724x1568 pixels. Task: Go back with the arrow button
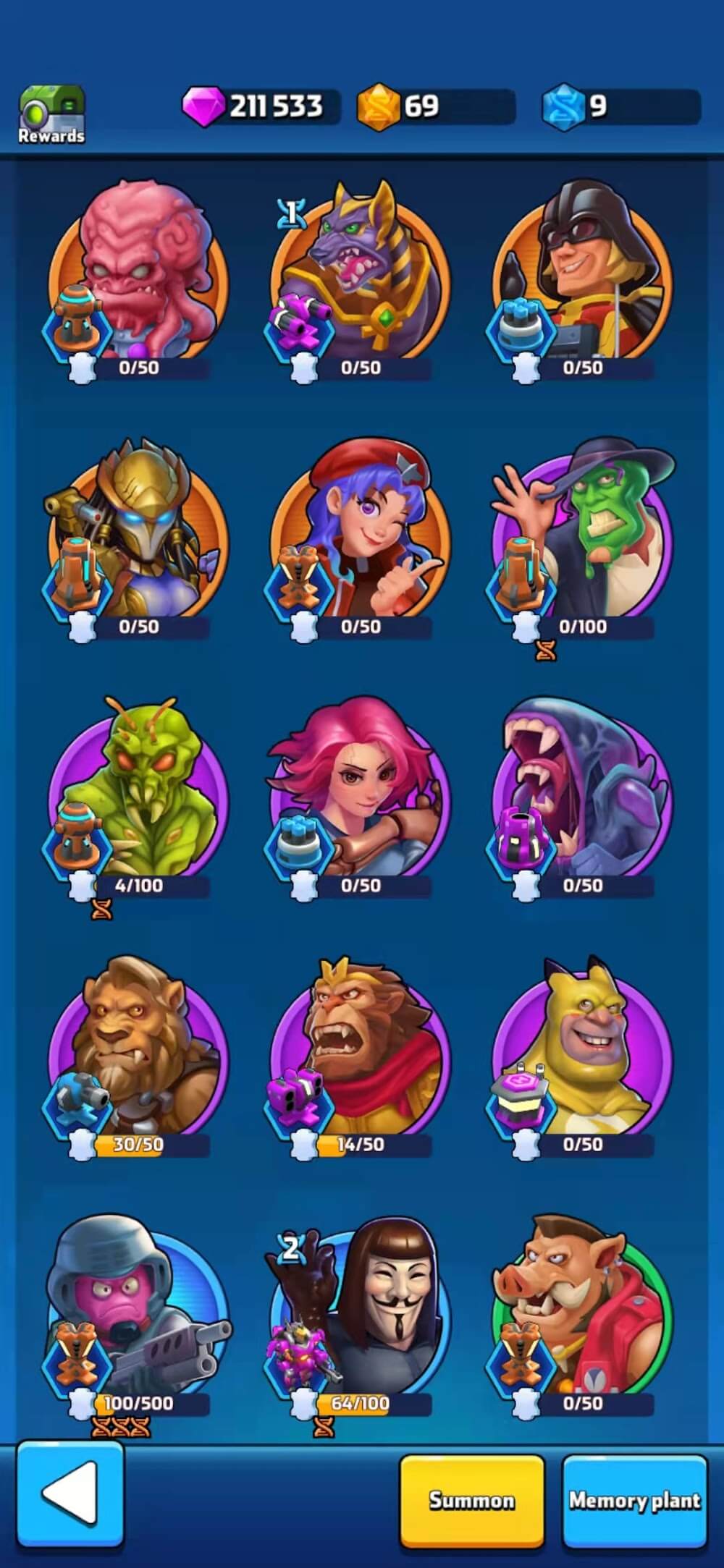tap(70, 1493)
